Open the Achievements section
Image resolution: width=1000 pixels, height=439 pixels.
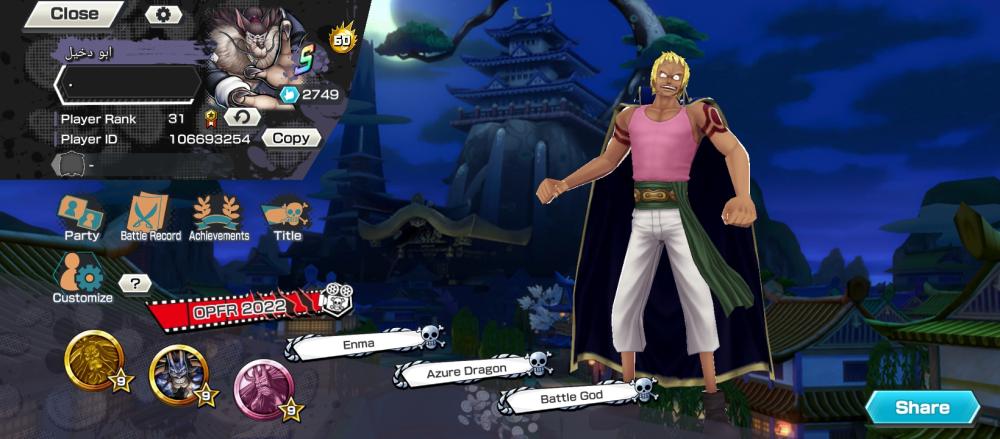coord(218,217)
